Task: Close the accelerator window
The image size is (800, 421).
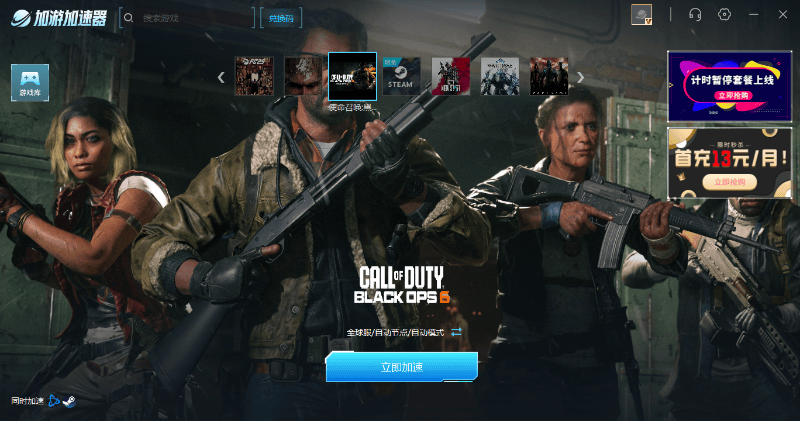Action: 782,14
